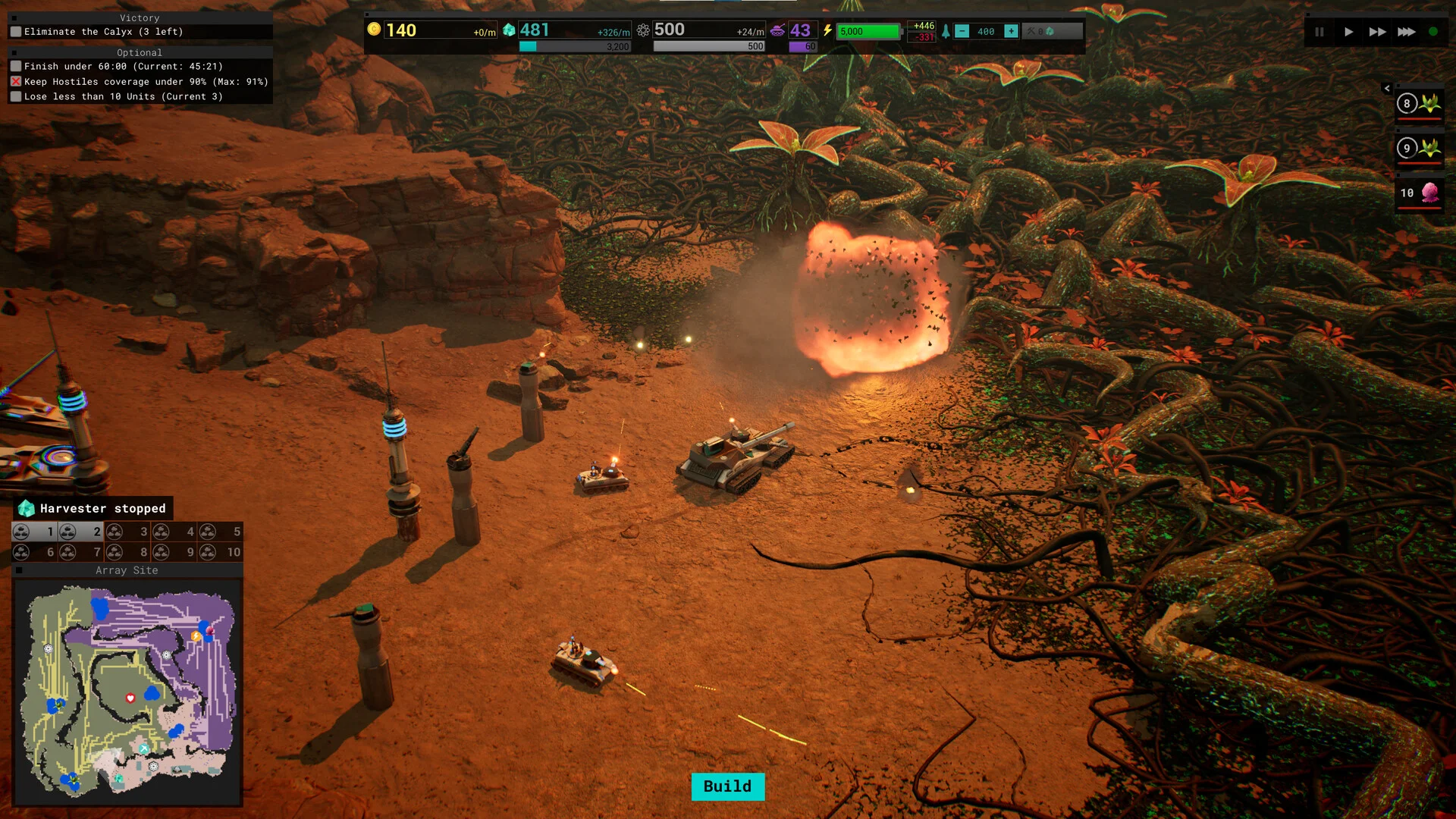Collapse the Calyx target list arrow
The width and height of the screenshot is (1456, 819).
pos(1387,89)
